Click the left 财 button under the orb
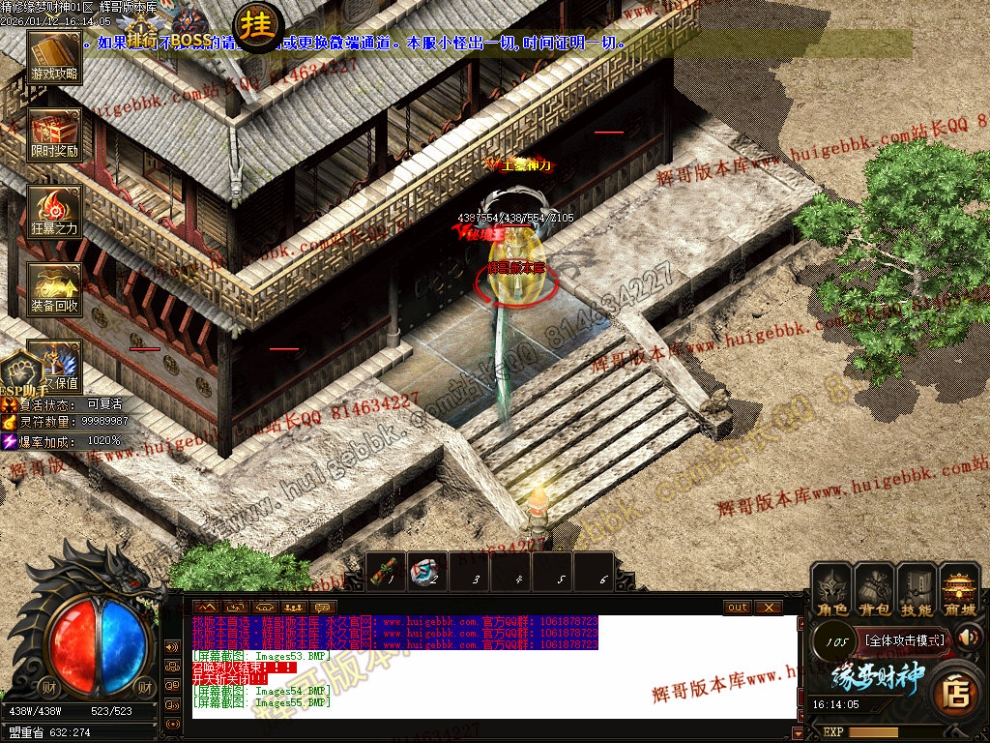 click(48, 687)
